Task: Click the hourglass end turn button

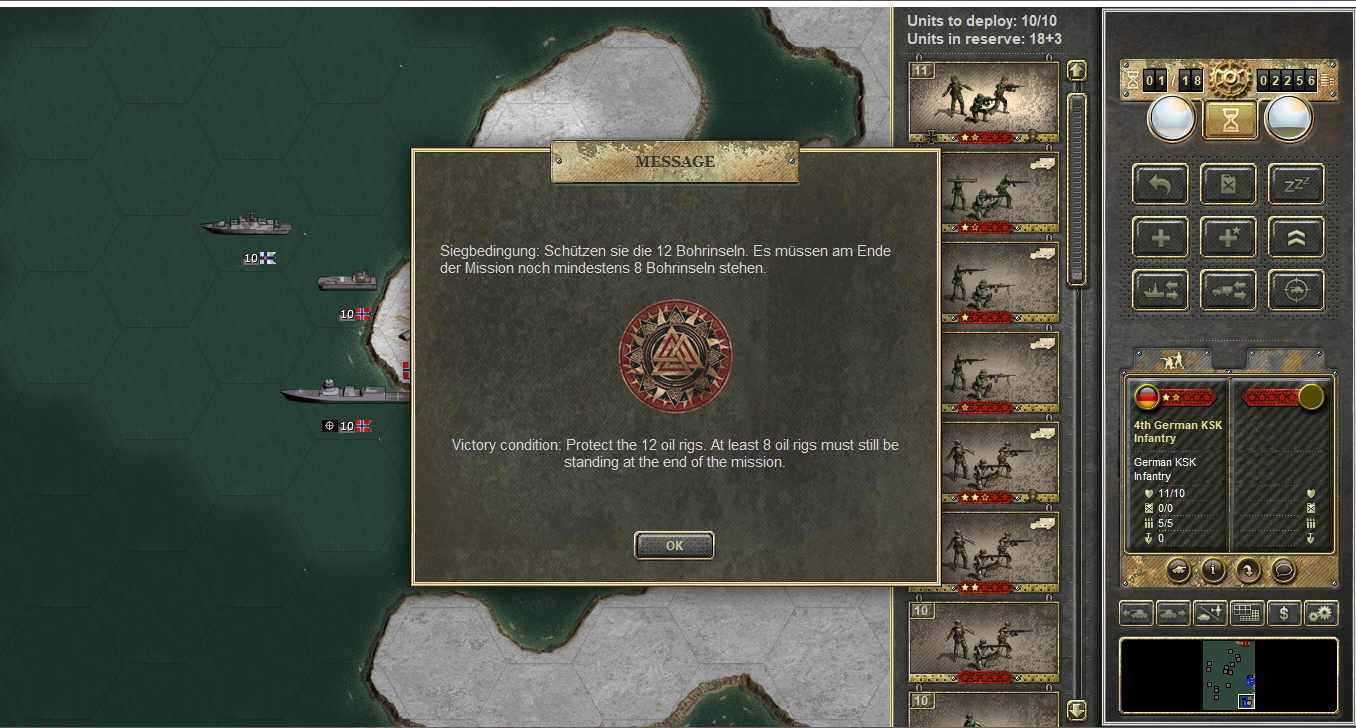Action: 1230,120
